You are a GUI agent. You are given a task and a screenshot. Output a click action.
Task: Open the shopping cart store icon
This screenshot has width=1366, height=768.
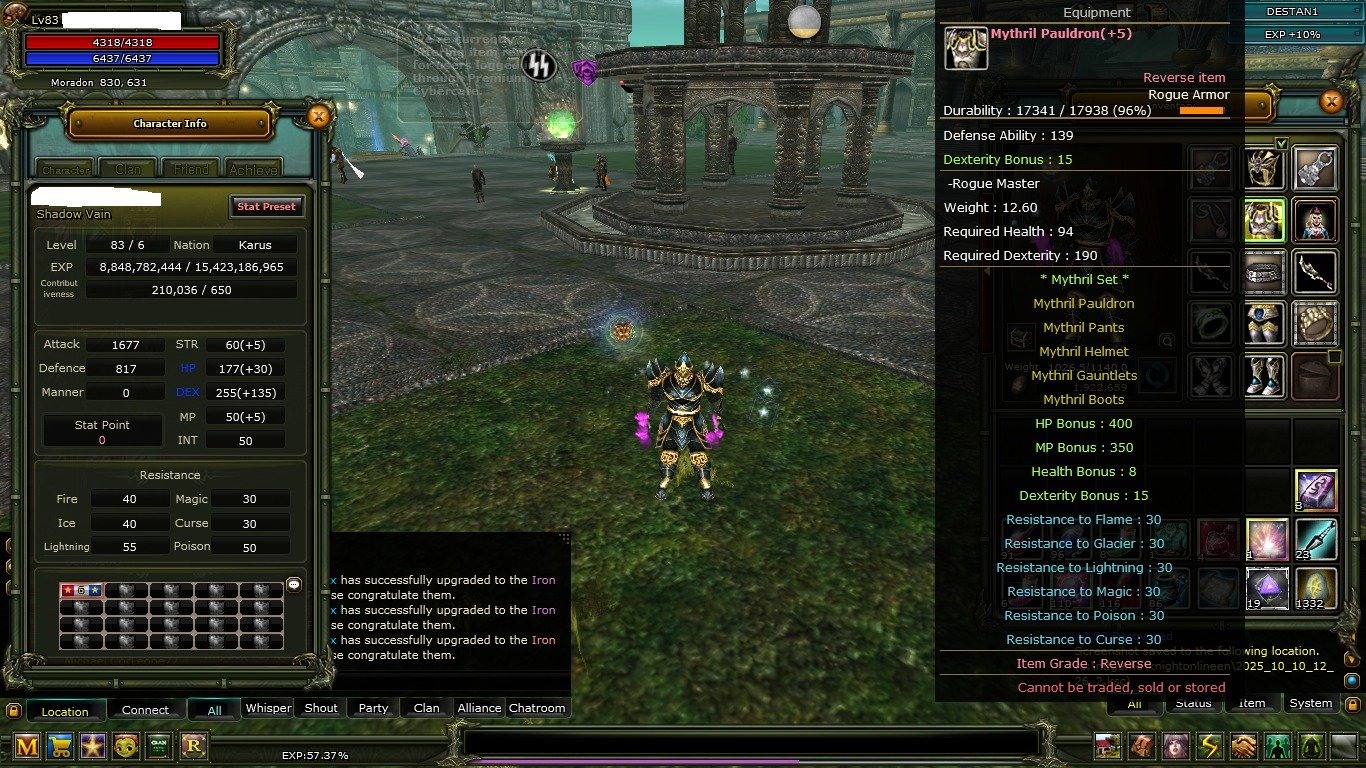click(60, 745)
